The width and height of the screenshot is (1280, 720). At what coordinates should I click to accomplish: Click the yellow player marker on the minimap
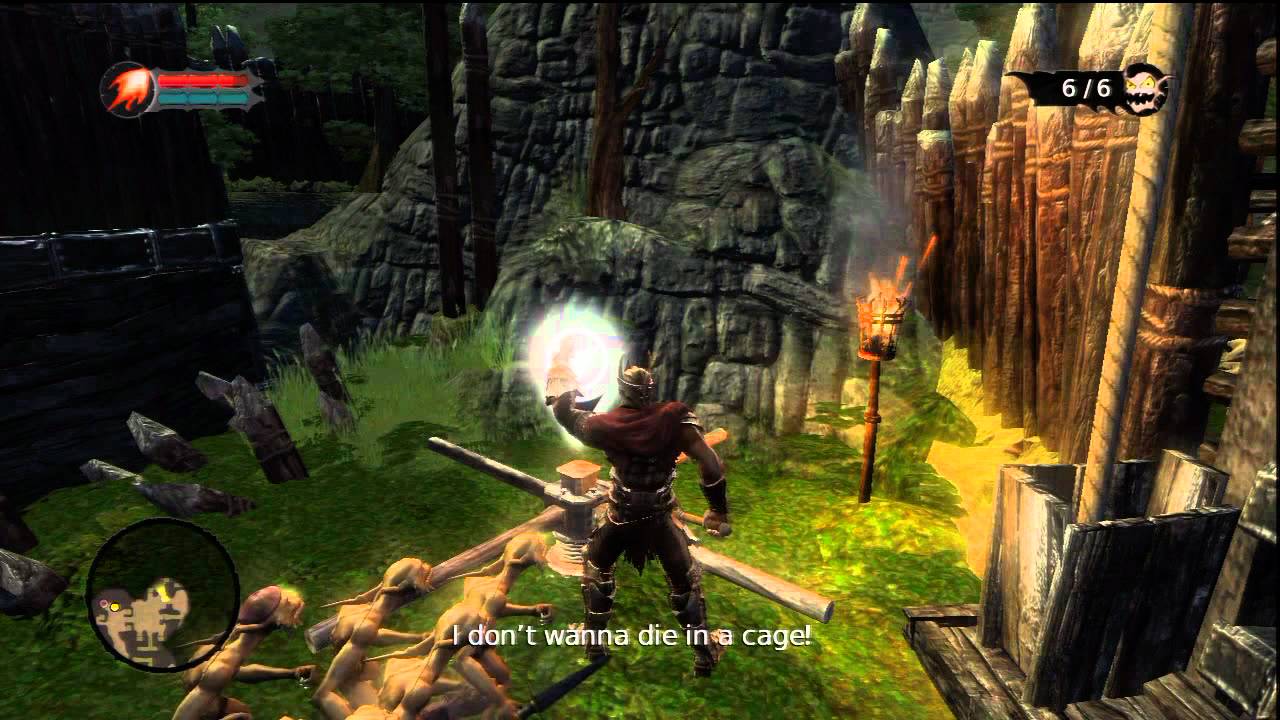tap(115, 607)
